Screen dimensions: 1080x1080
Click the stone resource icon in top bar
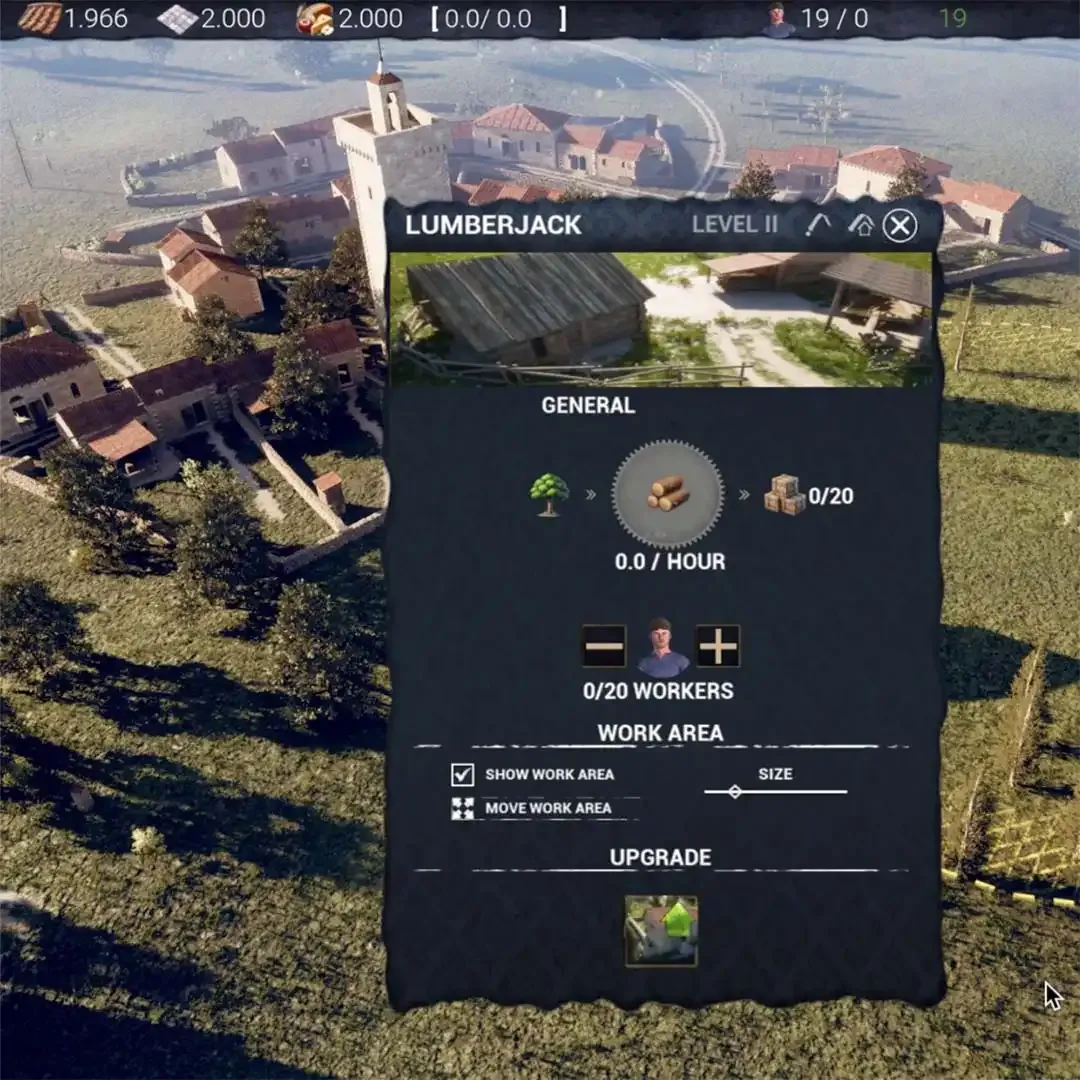tap(177, 18)
